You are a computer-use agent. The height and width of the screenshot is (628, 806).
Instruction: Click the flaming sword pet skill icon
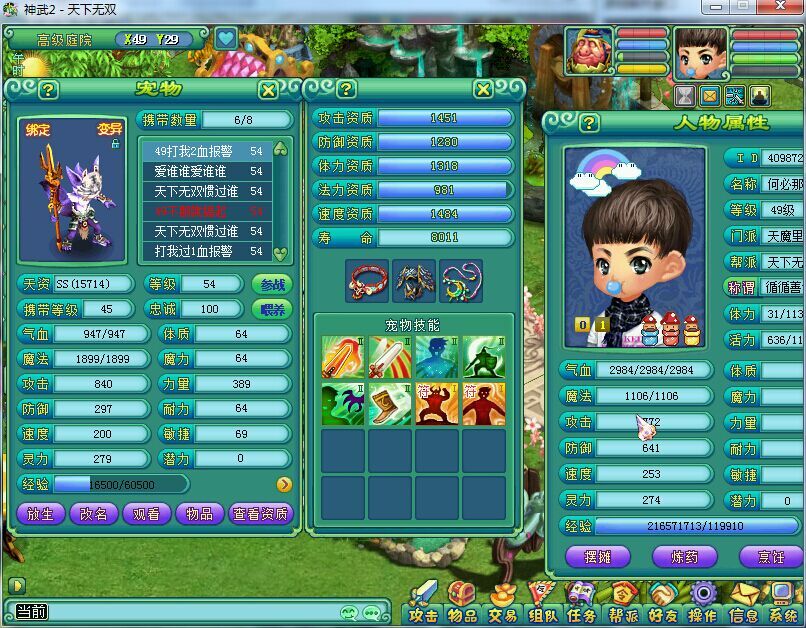[x=342, y=357]
